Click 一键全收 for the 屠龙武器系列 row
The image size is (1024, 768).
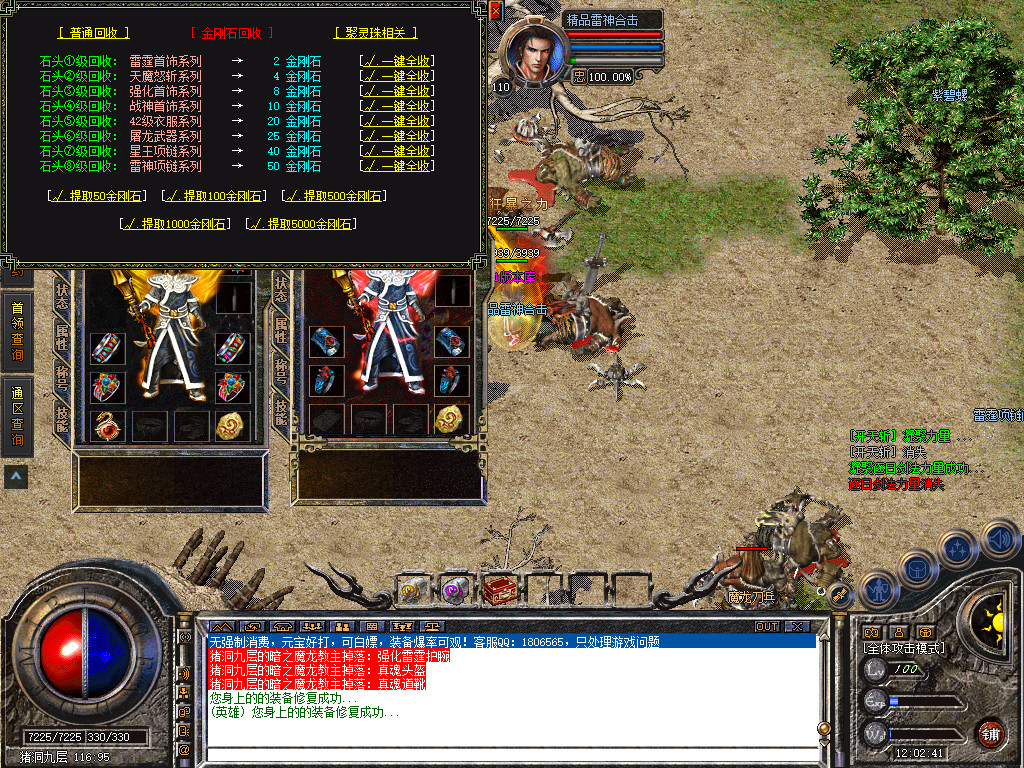396,136
